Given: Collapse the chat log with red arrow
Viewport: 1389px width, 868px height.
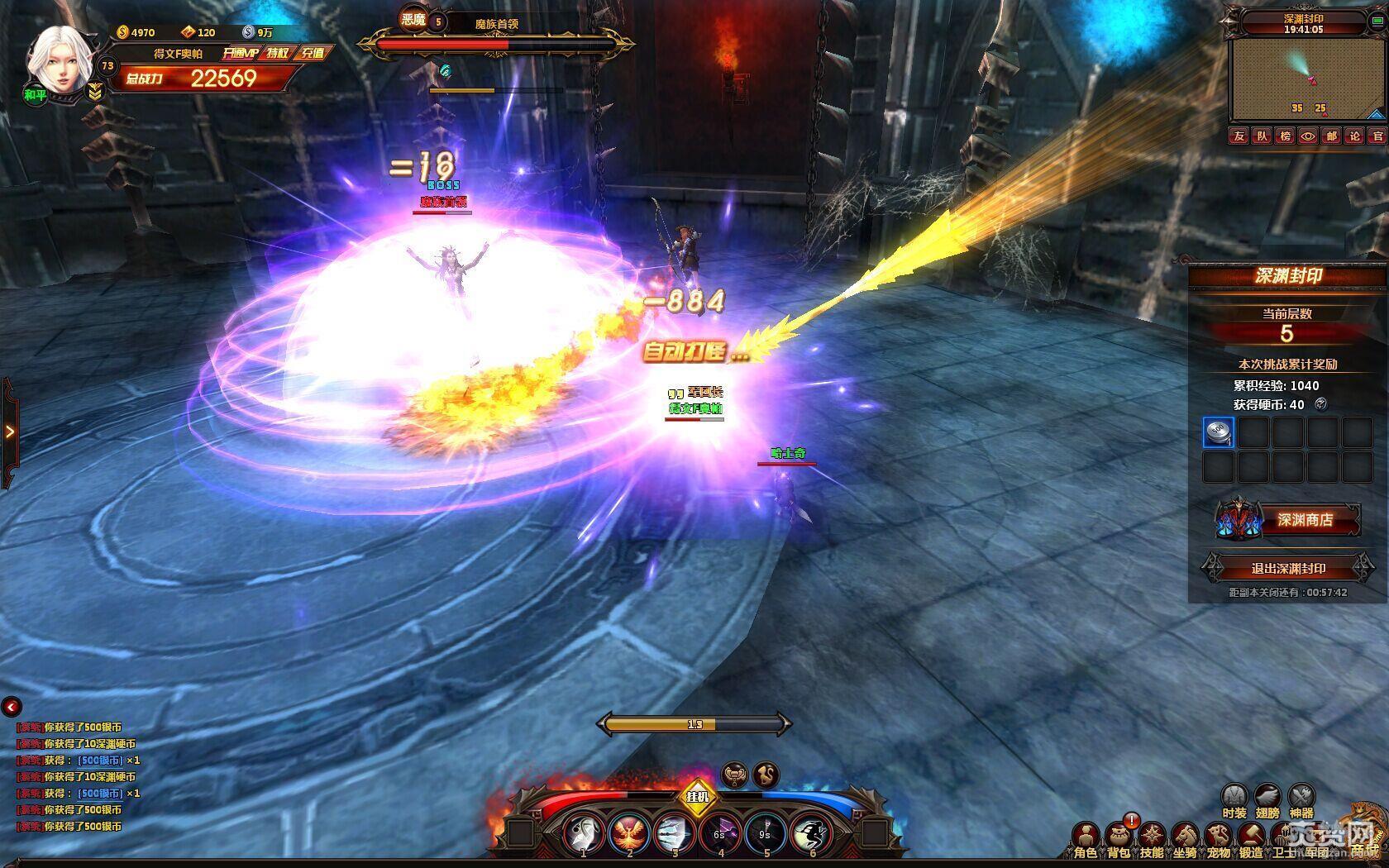Looking at the screenshot, I should (x=12, y=707).
